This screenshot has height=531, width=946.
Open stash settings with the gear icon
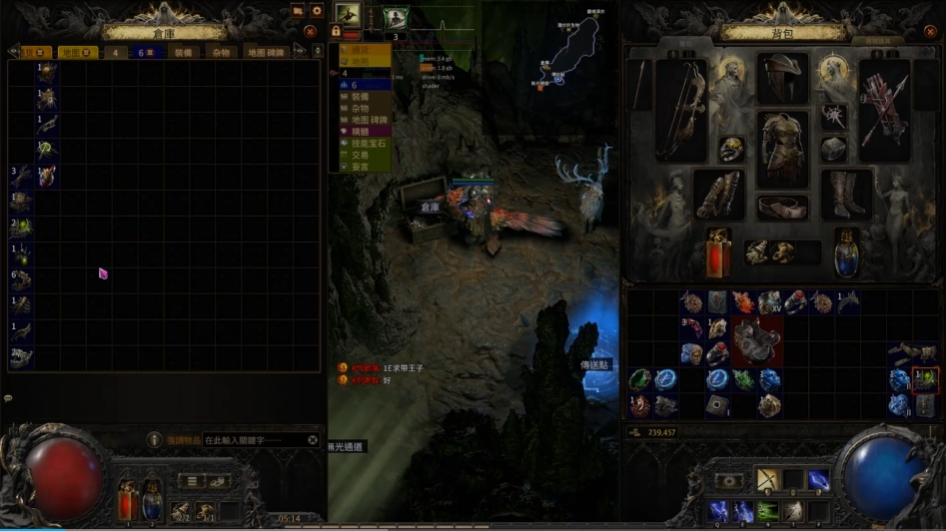317,11
